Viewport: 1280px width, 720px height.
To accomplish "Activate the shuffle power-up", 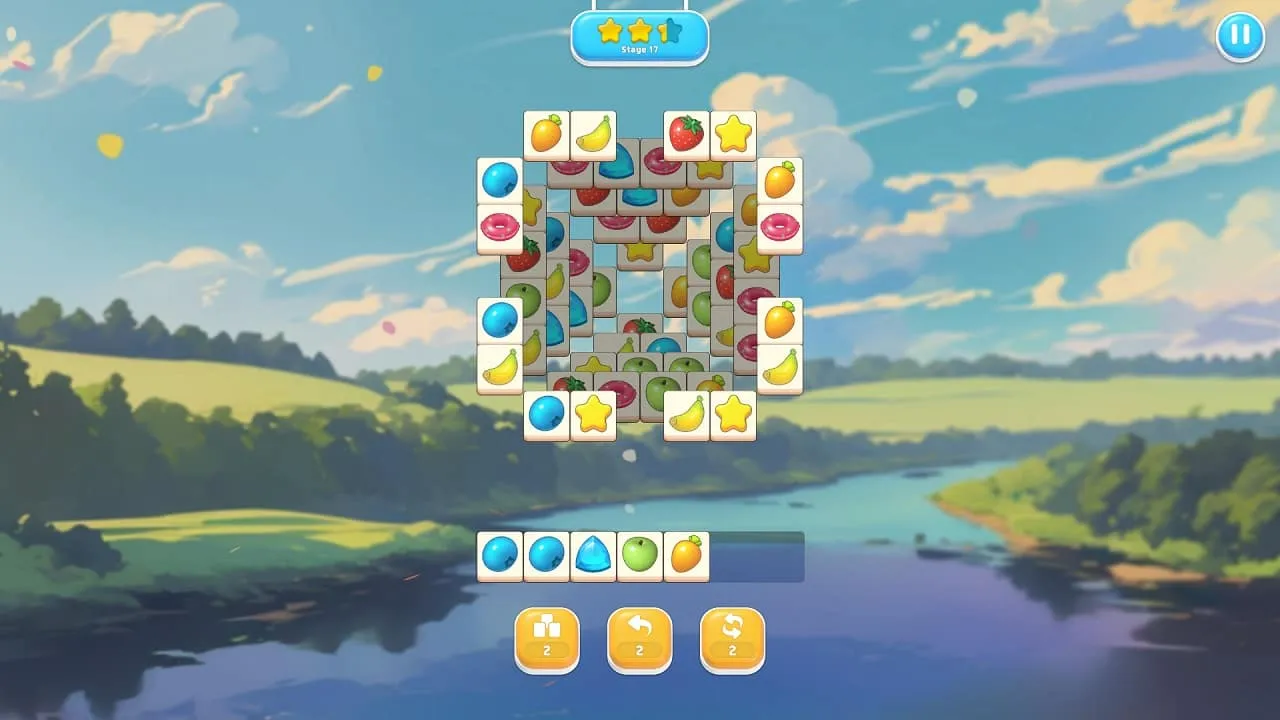I will point(732,640).
